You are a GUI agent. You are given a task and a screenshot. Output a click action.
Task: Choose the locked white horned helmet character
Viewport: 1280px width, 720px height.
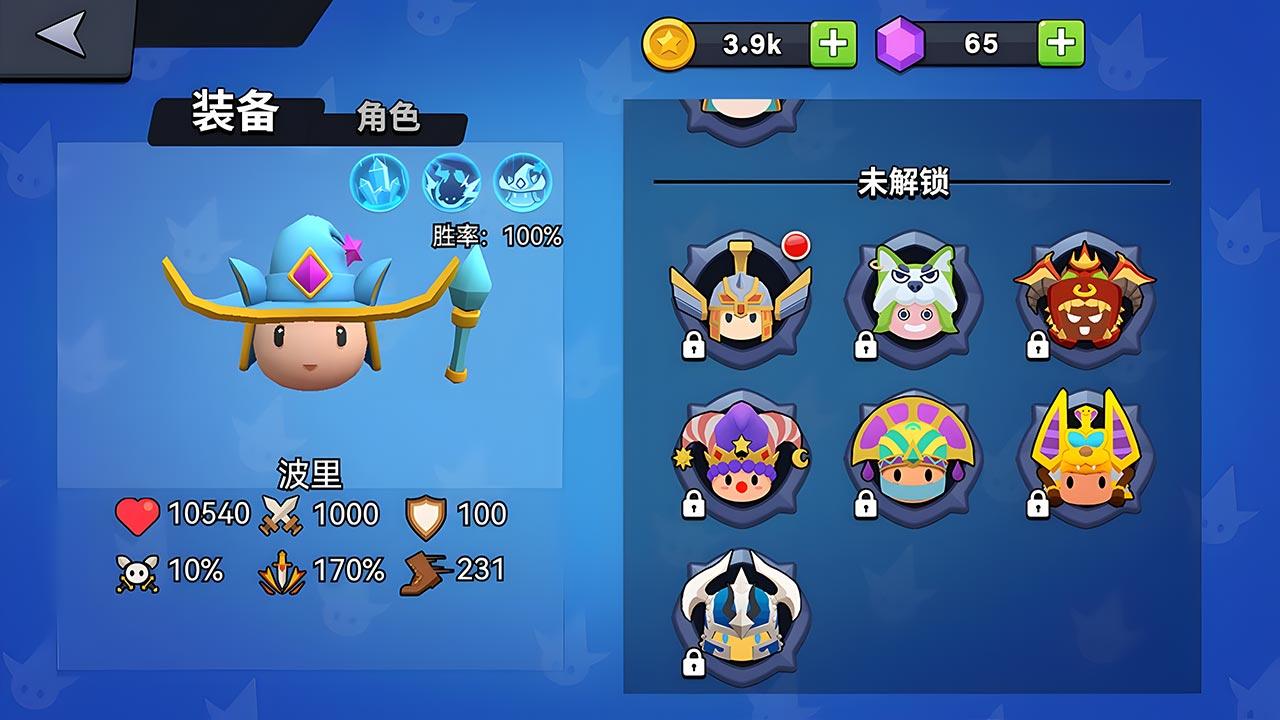(x=740, y=614)
